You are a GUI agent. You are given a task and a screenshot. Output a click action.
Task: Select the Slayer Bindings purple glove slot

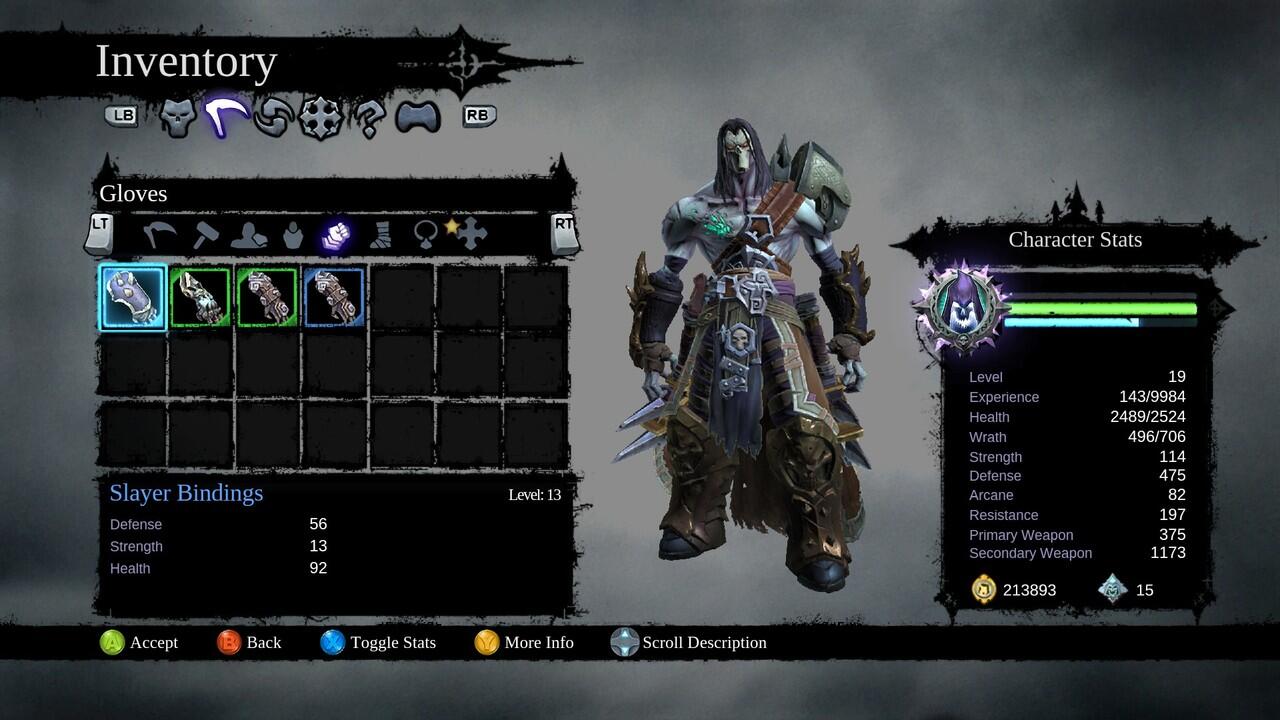(133, 297)
